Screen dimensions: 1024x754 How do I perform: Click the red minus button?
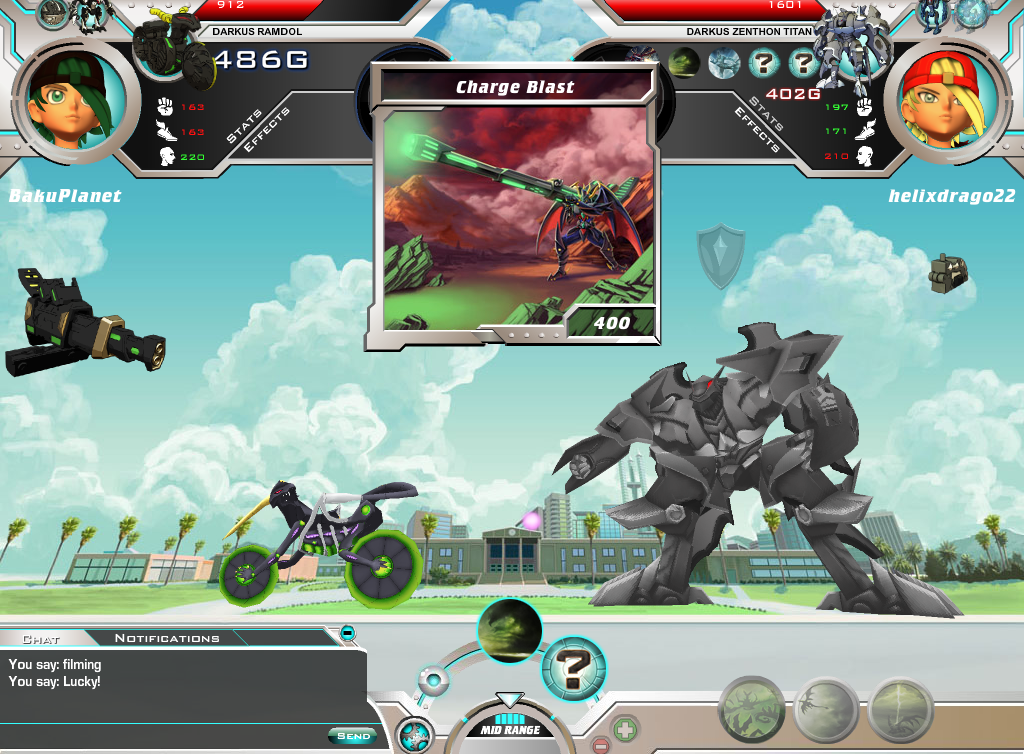(x=601, y=745)
